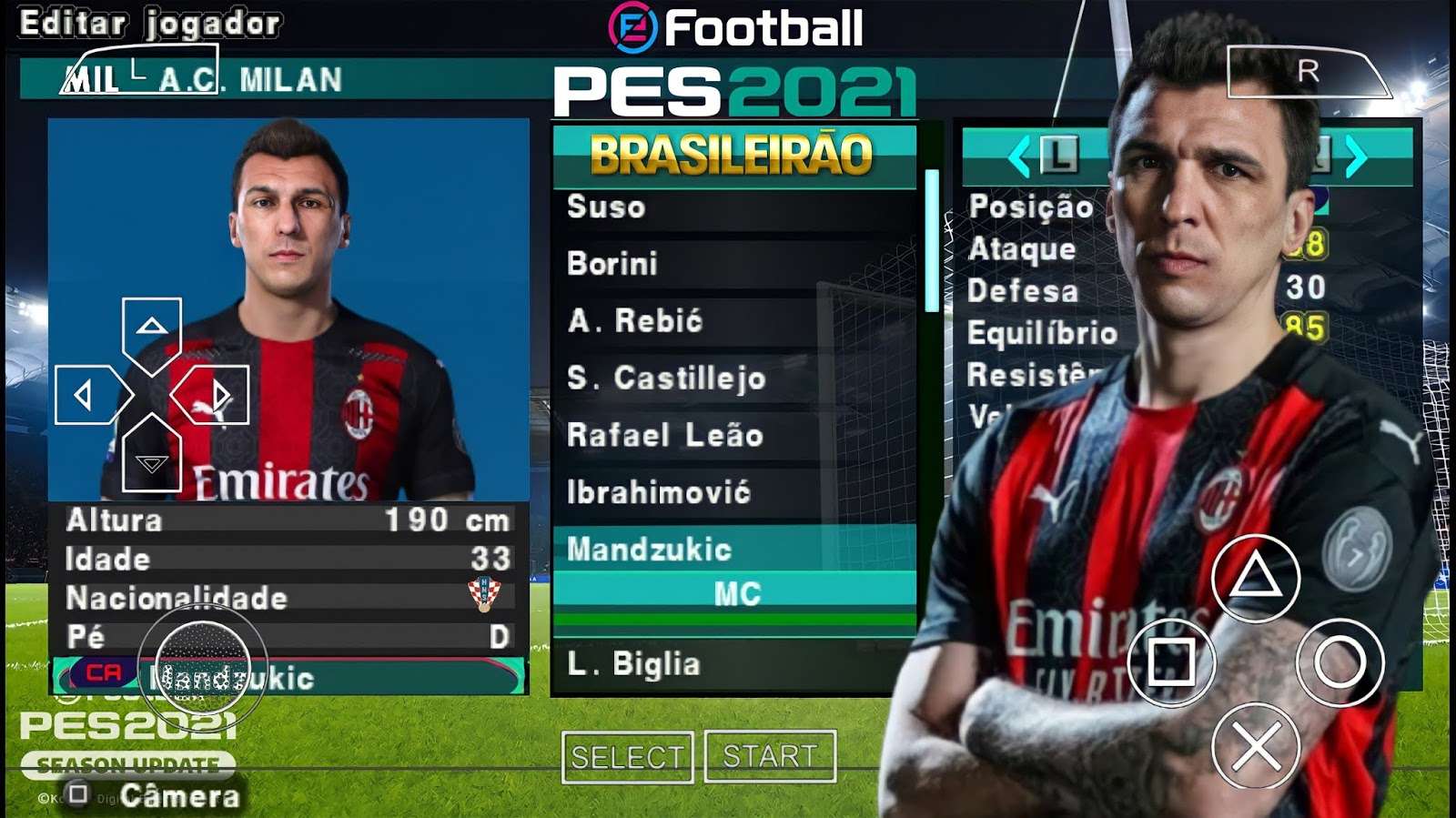This screenshot has width=1456, height=818.
Task: Tap the on-screen START button
Action: [770, 756]
